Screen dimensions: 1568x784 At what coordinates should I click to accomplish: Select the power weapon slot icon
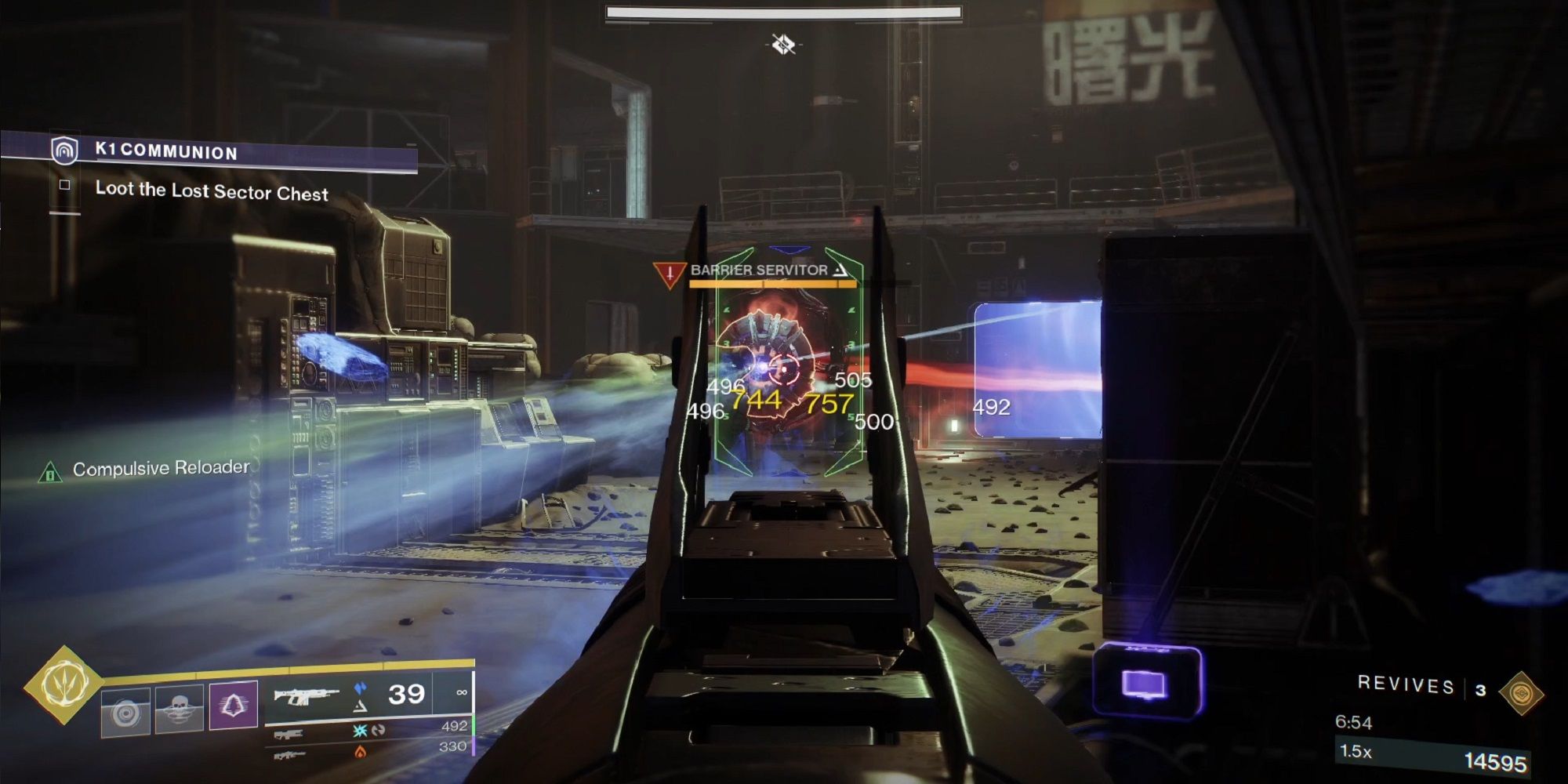(290, 755)
